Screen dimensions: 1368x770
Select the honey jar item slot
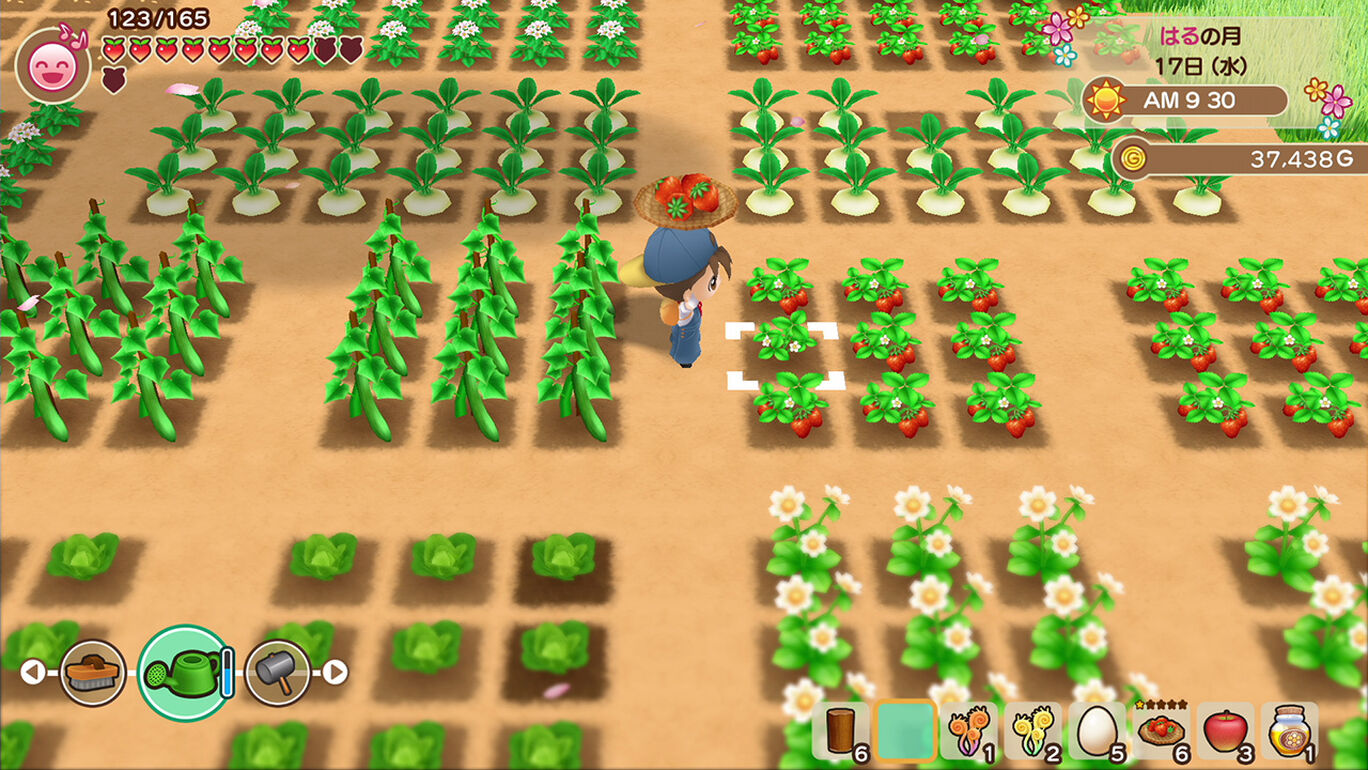pyautogui.click(x=1289, y=730)
